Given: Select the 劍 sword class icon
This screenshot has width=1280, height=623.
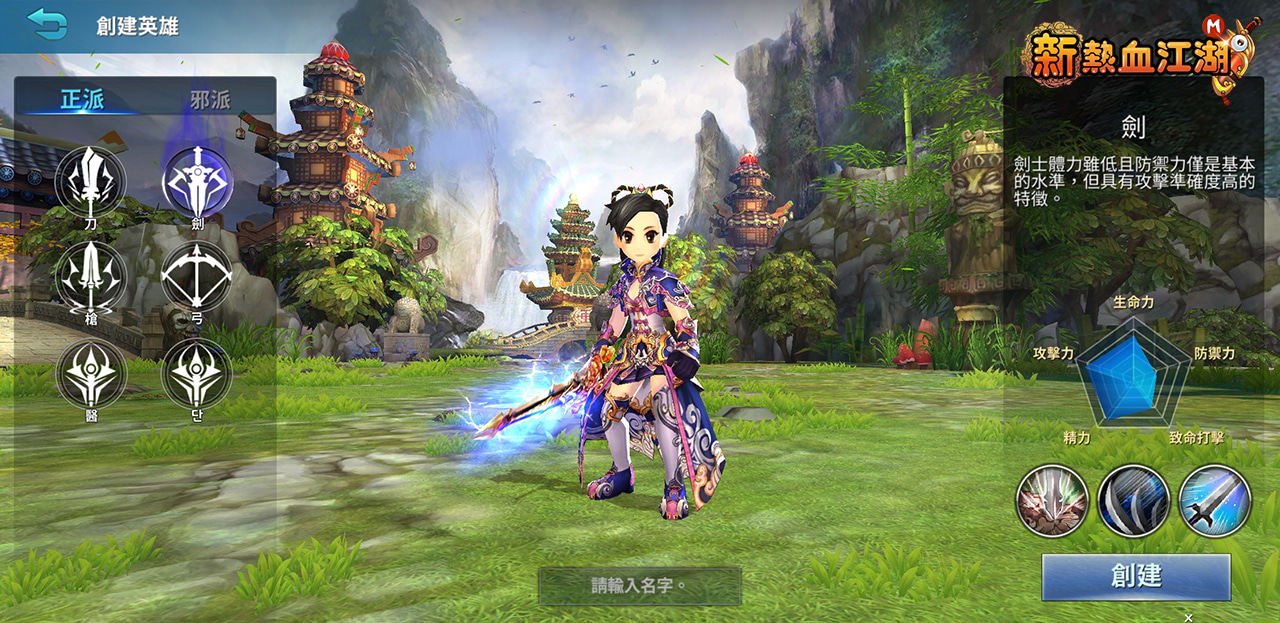Looking at the screenshot, I should pyautogui.click(x=197, y=181).
